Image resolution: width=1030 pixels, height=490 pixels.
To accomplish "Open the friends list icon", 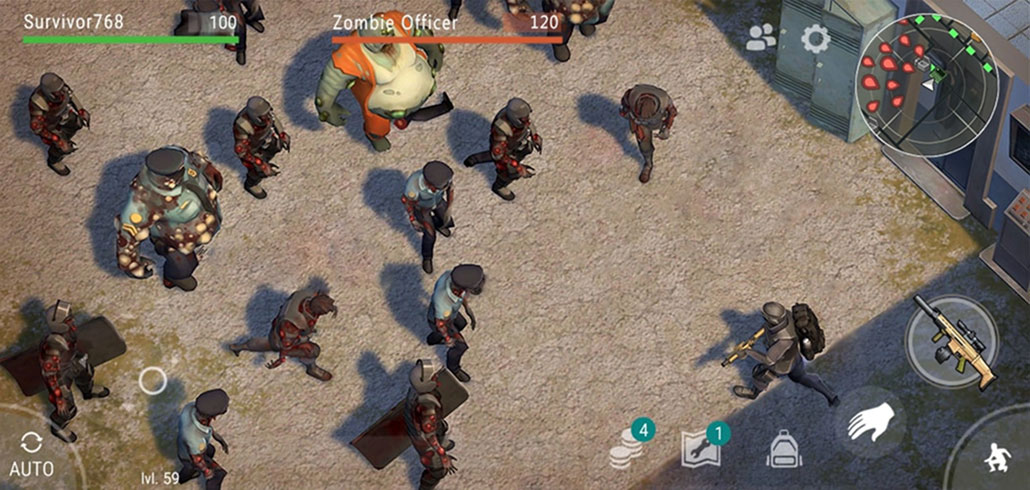I will click(762, 38).
